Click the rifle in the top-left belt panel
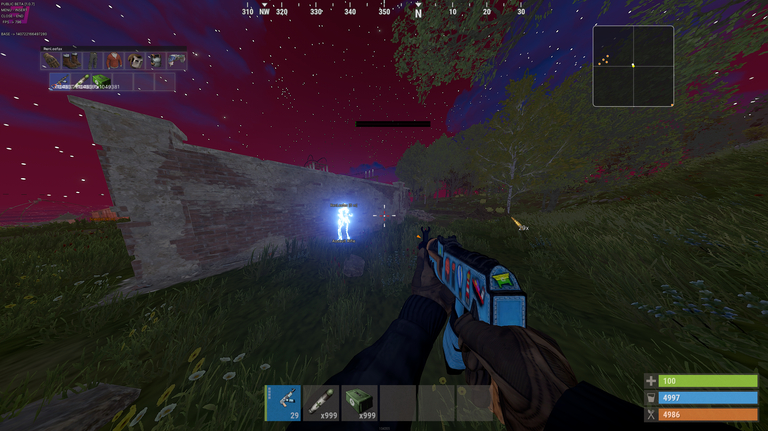The width and height of the screenshot is (768, 431). pos(62,82)
